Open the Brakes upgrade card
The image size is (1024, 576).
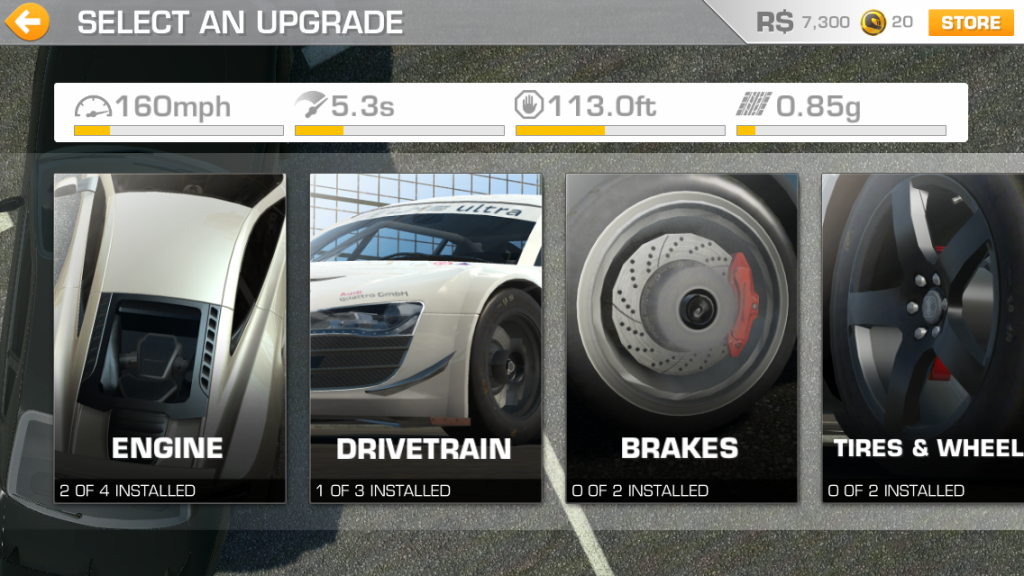[x=681, y=338]
